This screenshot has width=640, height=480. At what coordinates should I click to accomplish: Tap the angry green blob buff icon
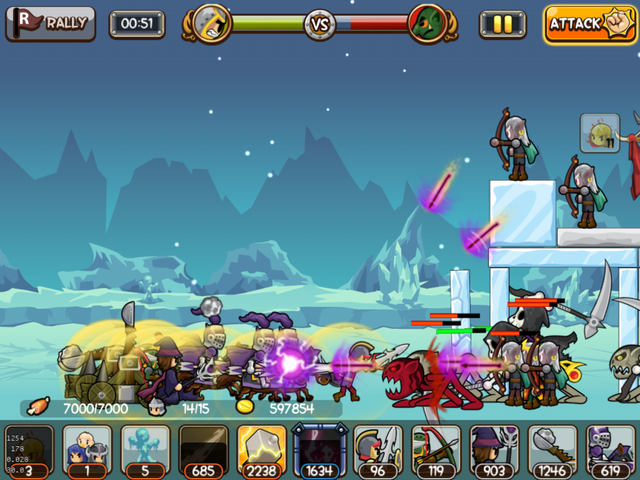[599, 133]
